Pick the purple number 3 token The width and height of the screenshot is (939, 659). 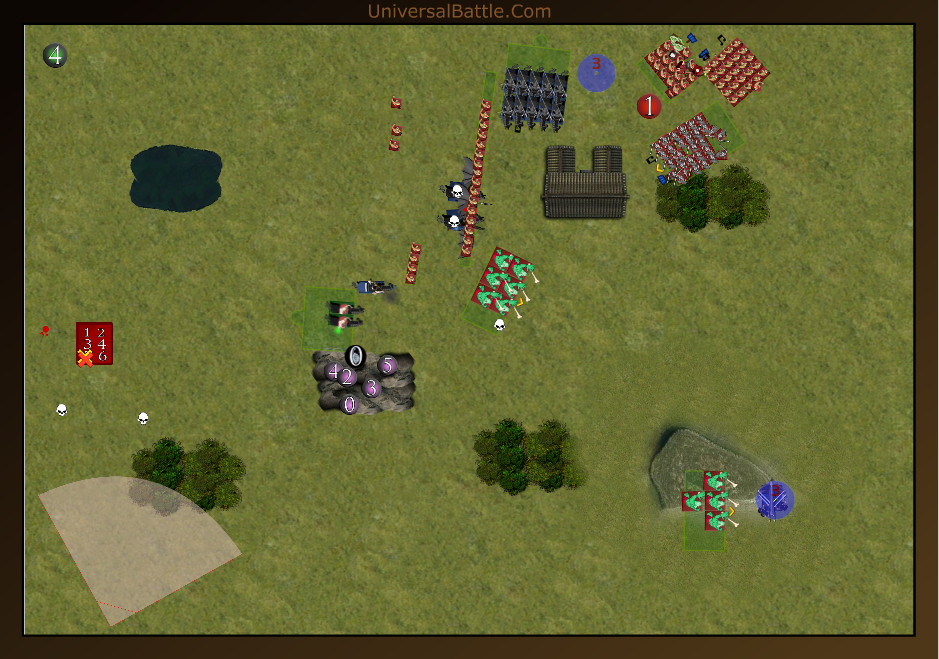[x=371, y=388]
